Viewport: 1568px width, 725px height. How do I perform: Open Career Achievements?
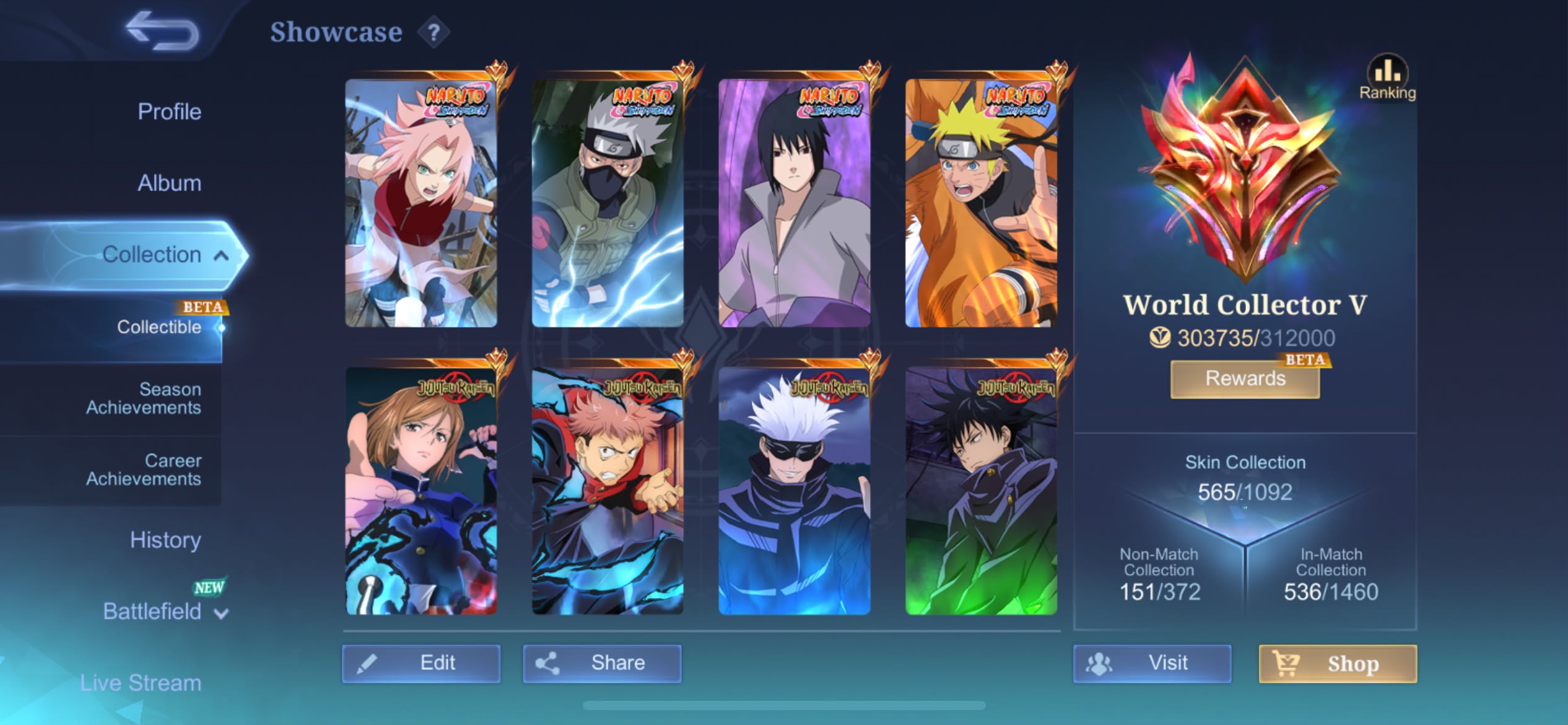[x=143, y=470]
